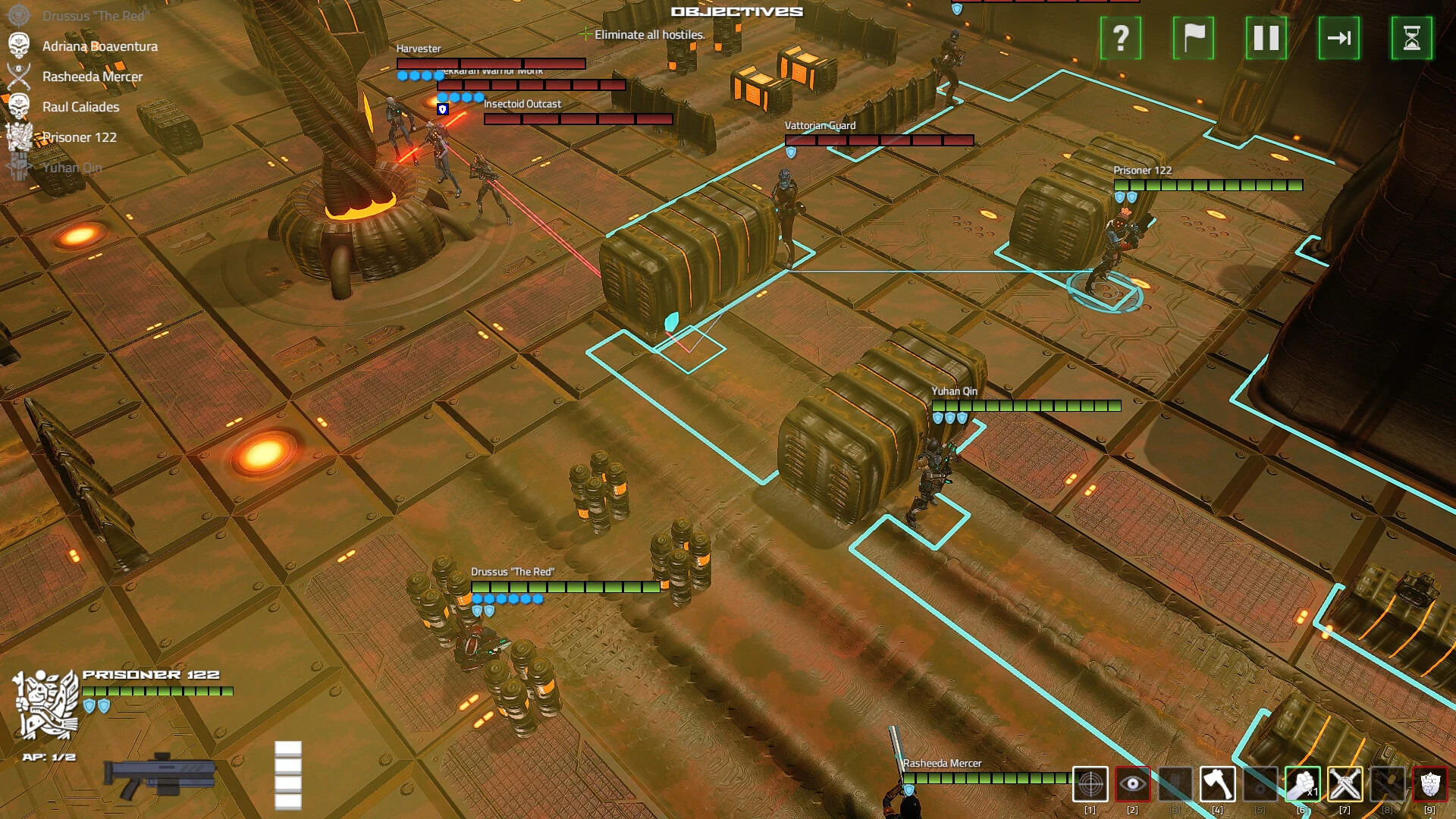Viewport: 1456px width, 819px height.
Task: Activate the crossed swords ability
Action: coord(1345,784)
